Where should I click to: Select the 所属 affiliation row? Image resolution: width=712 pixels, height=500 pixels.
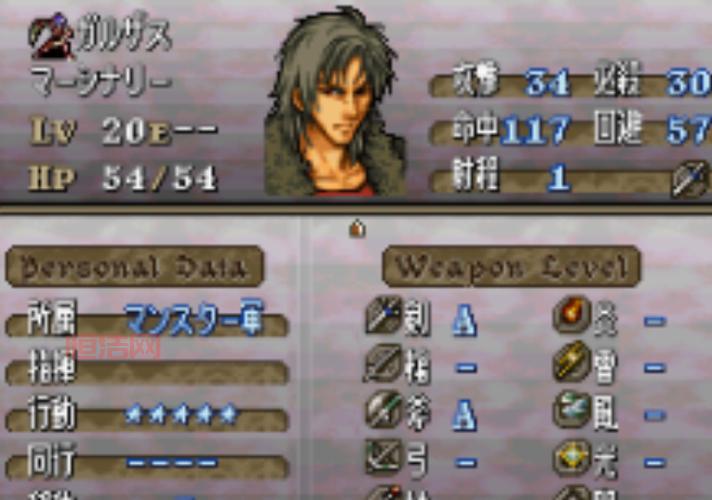(146, 322)
